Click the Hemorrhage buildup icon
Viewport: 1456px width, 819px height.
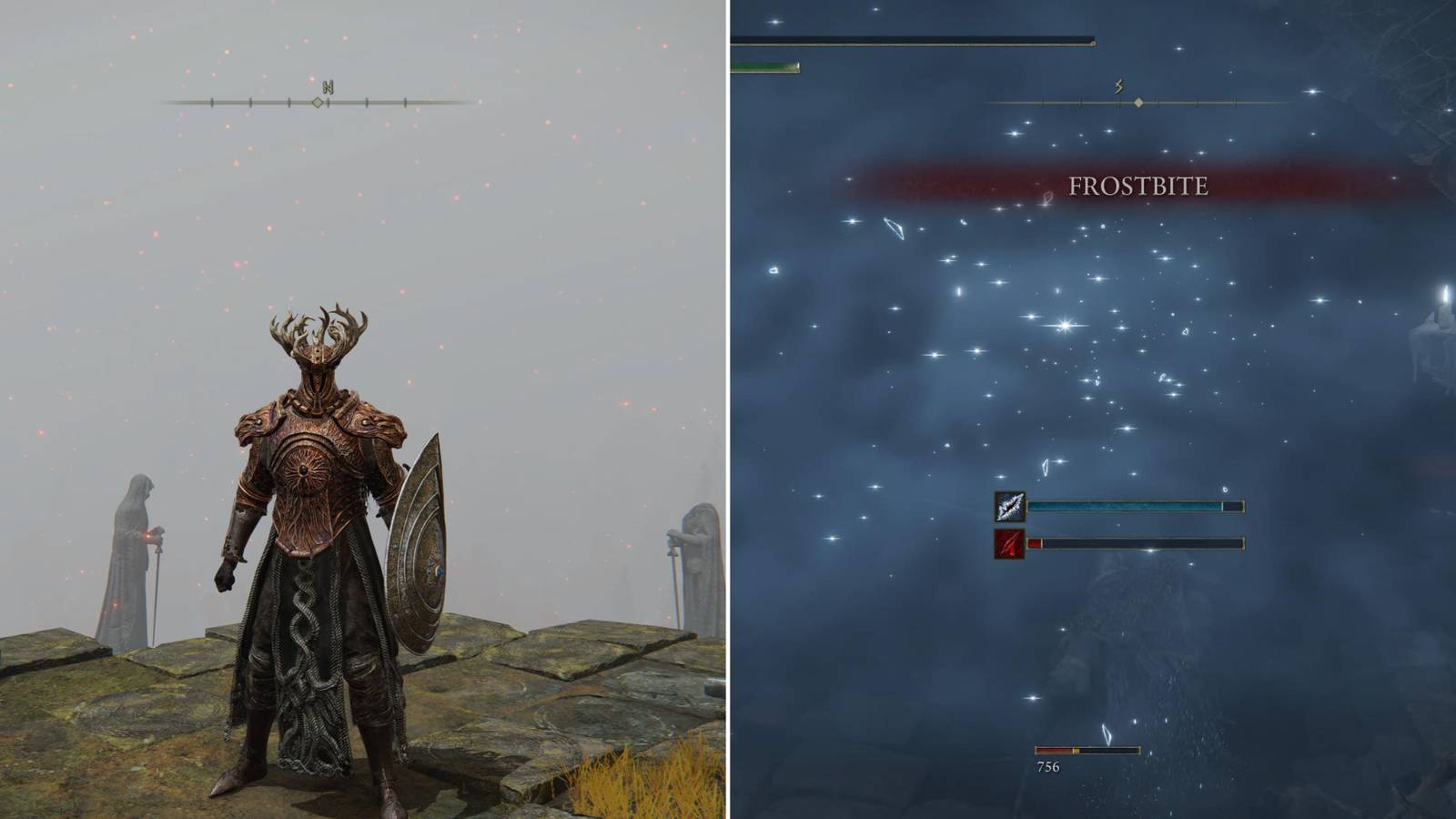1009,544
